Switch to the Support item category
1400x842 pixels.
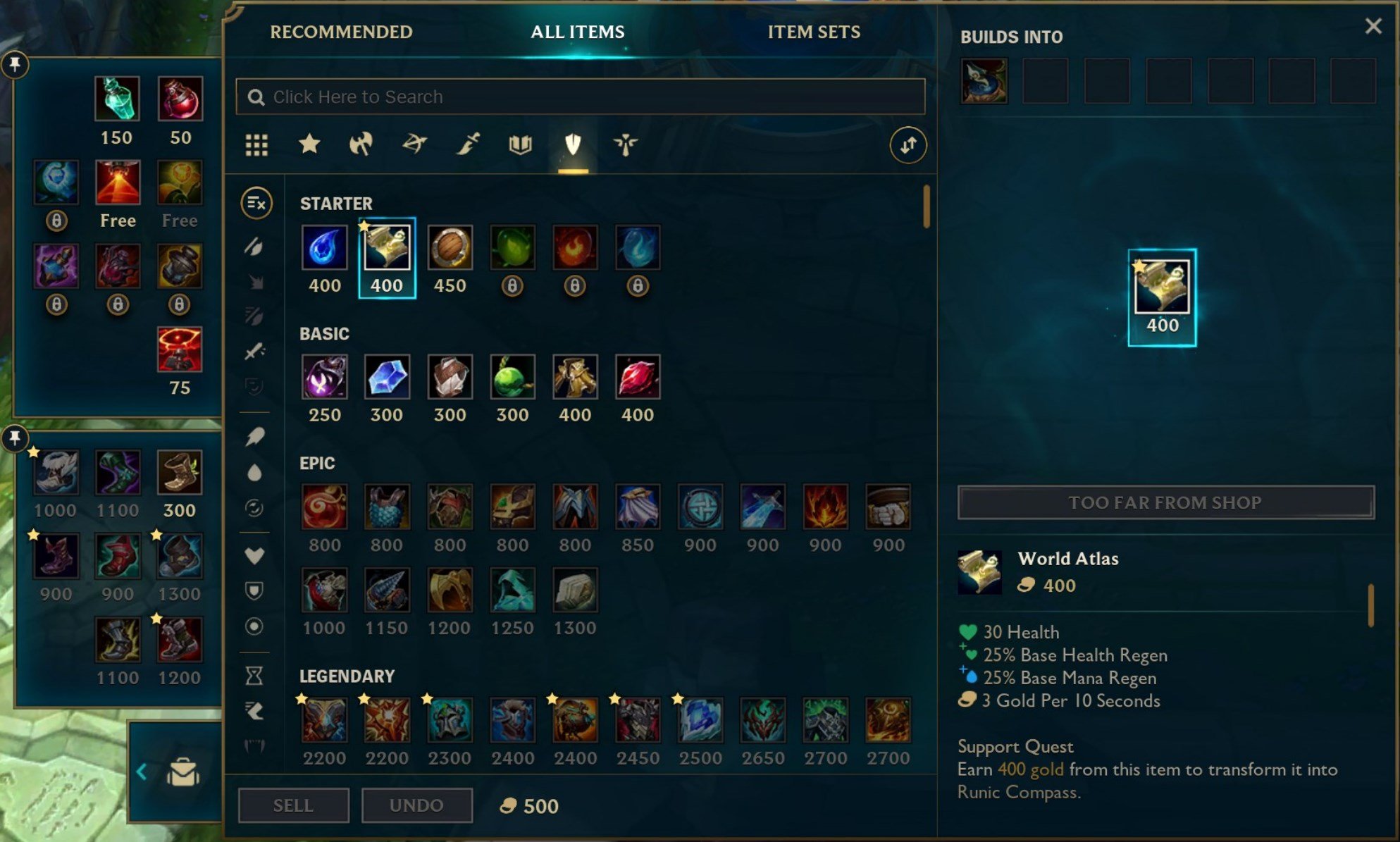tap(624, 144)
